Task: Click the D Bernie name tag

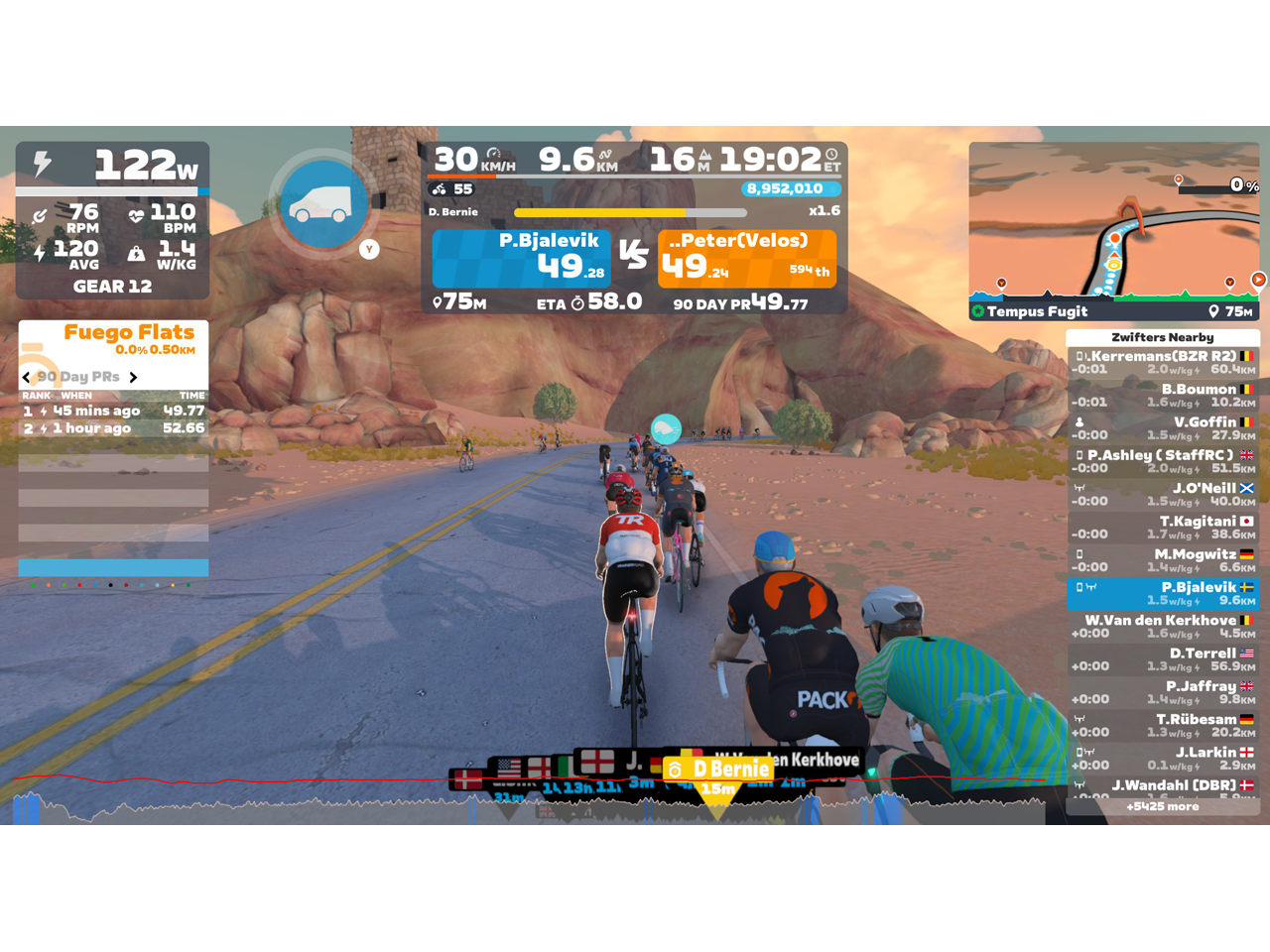Action: 721,770
